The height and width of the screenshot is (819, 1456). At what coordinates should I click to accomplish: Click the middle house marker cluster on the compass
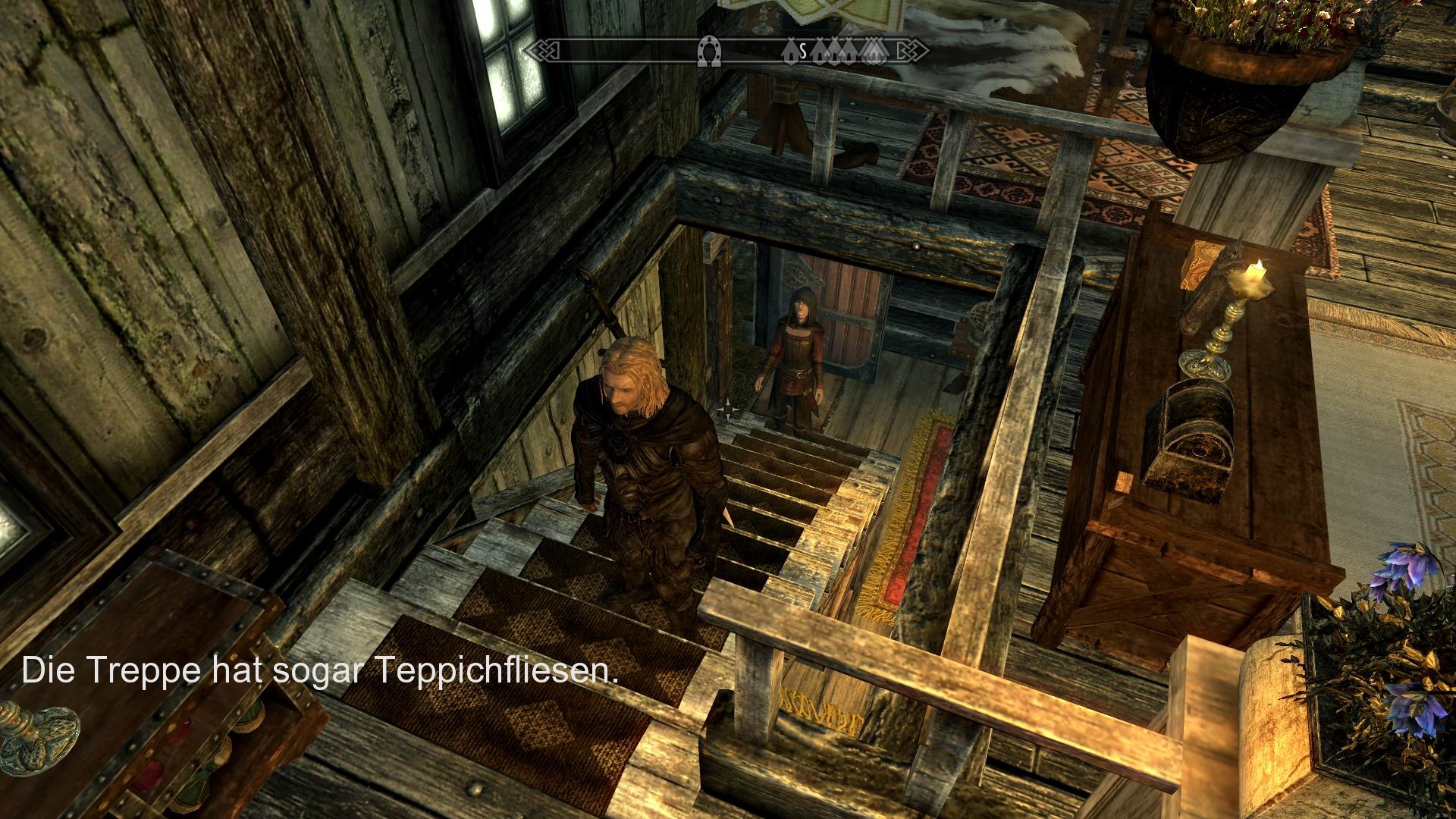(843, 52)
